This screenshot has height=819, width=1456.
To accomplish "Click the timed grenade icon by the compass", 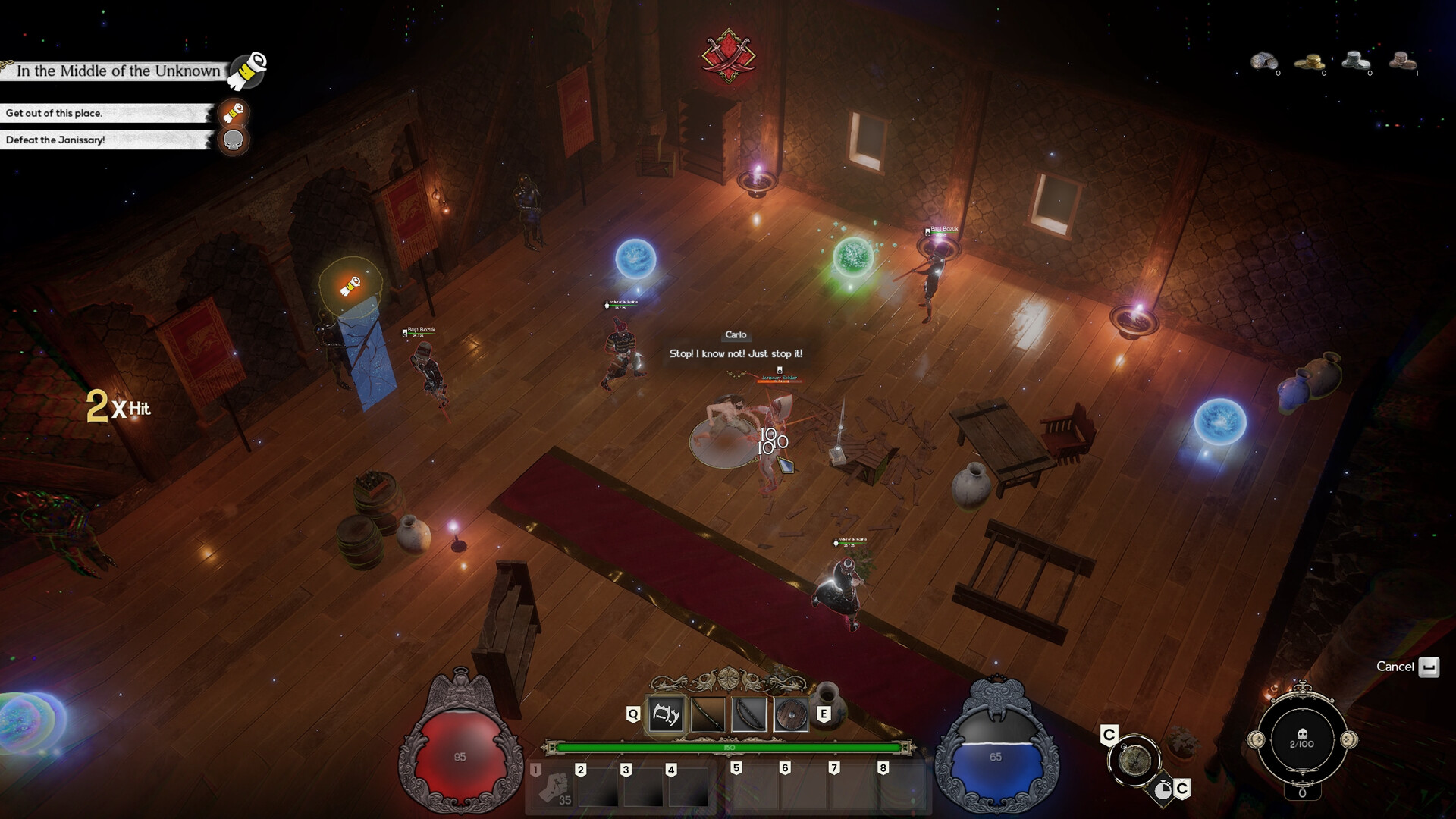I will [x=1164, y=789].
